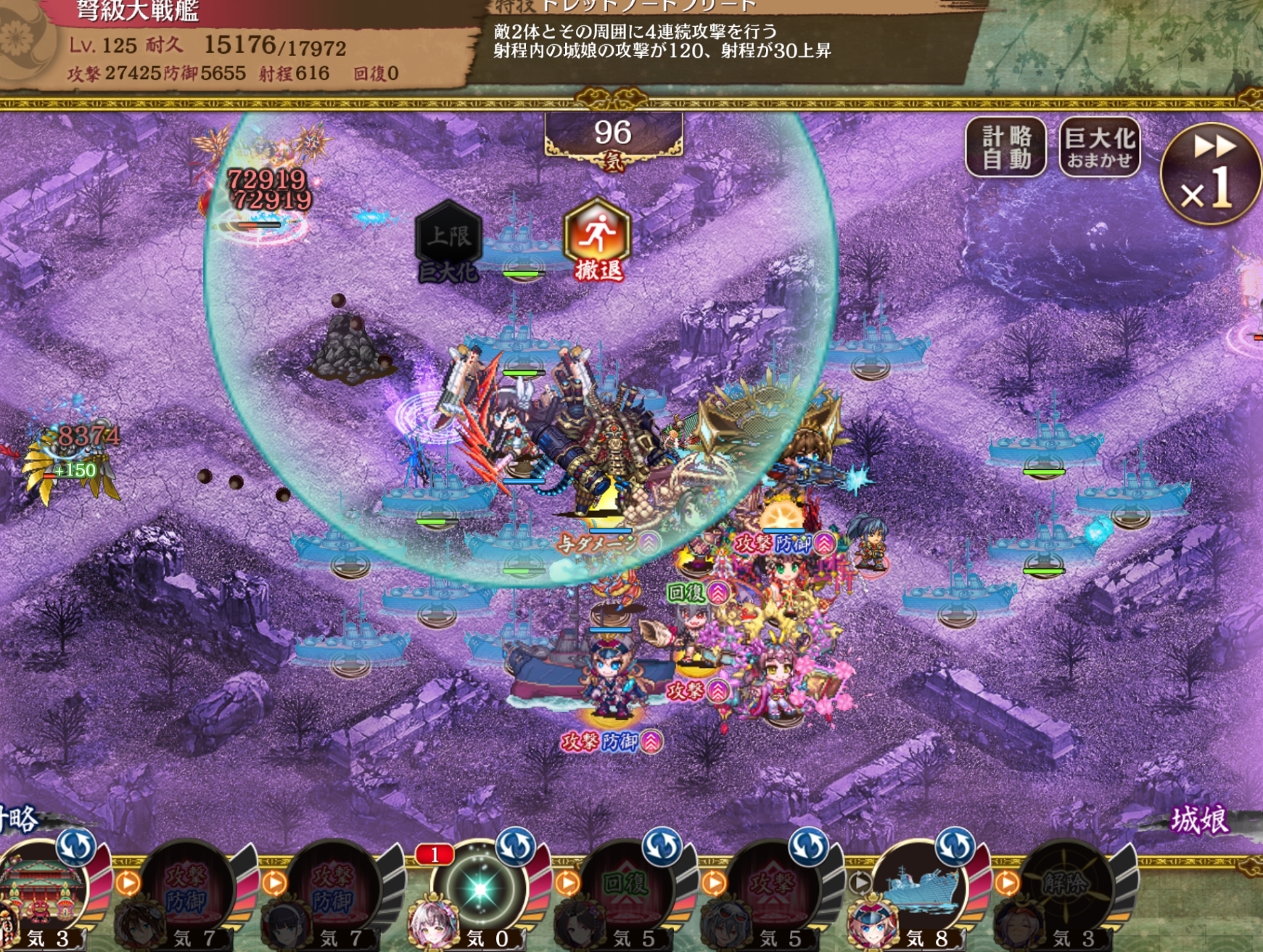
Task: Toggle the 巨大化おまかせ auto-enlarge button
Action: (x=1099, y=147)
